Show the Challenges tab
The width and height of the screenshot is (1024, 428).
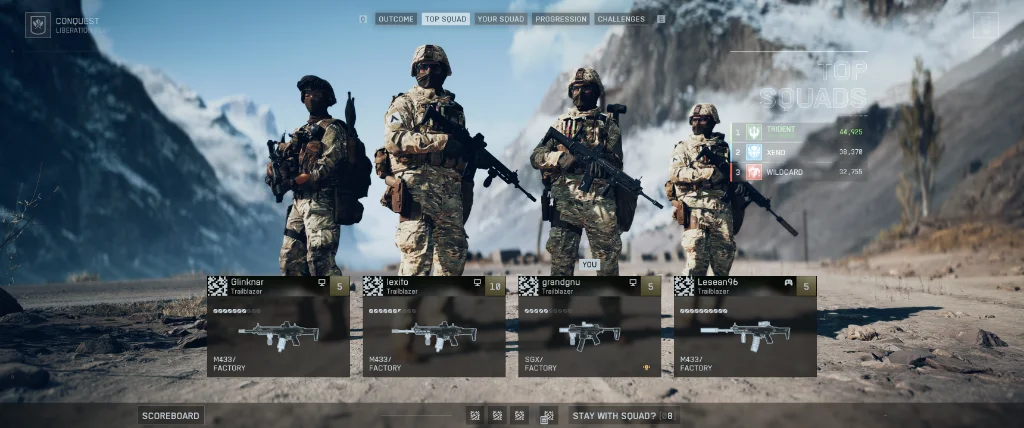(621, 19)
